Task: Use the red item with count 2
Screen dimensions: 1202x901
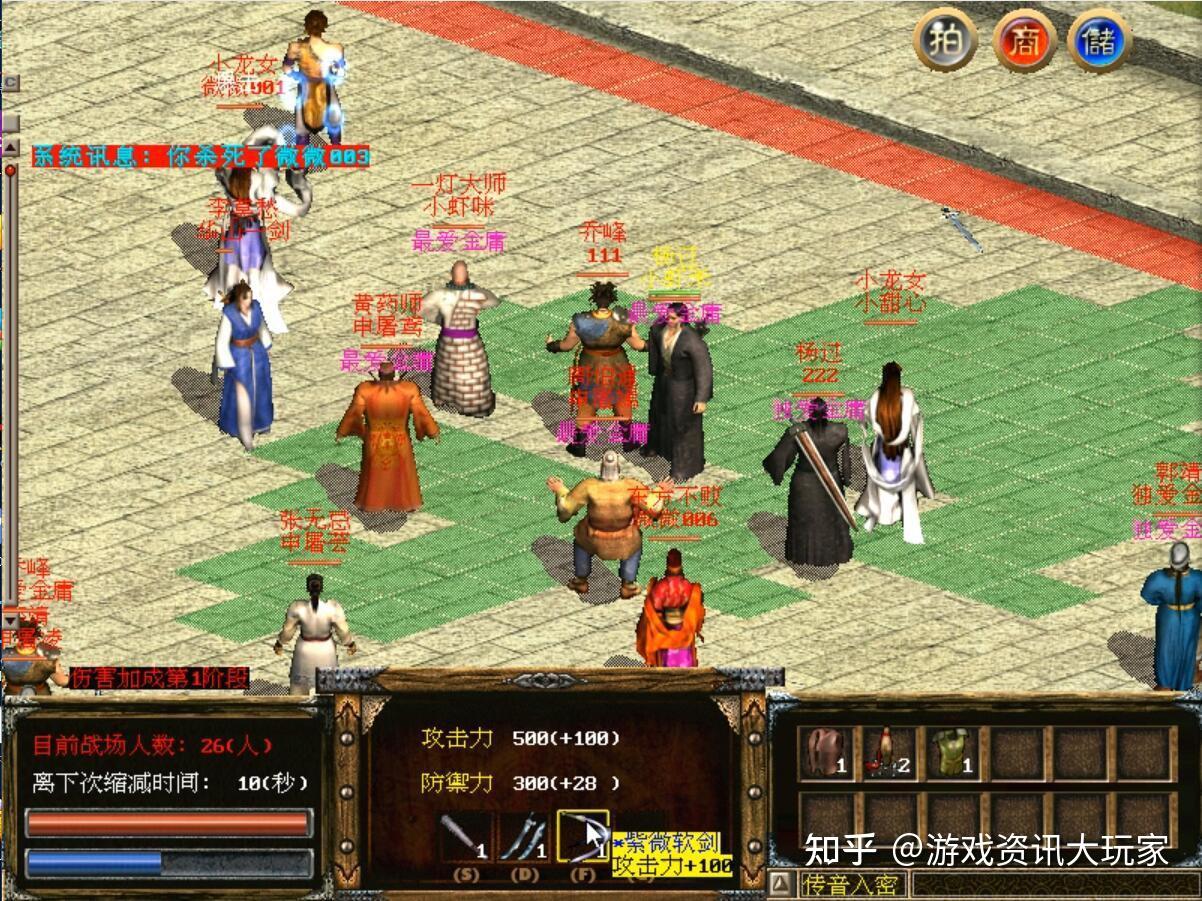Action: click(889, 753)
